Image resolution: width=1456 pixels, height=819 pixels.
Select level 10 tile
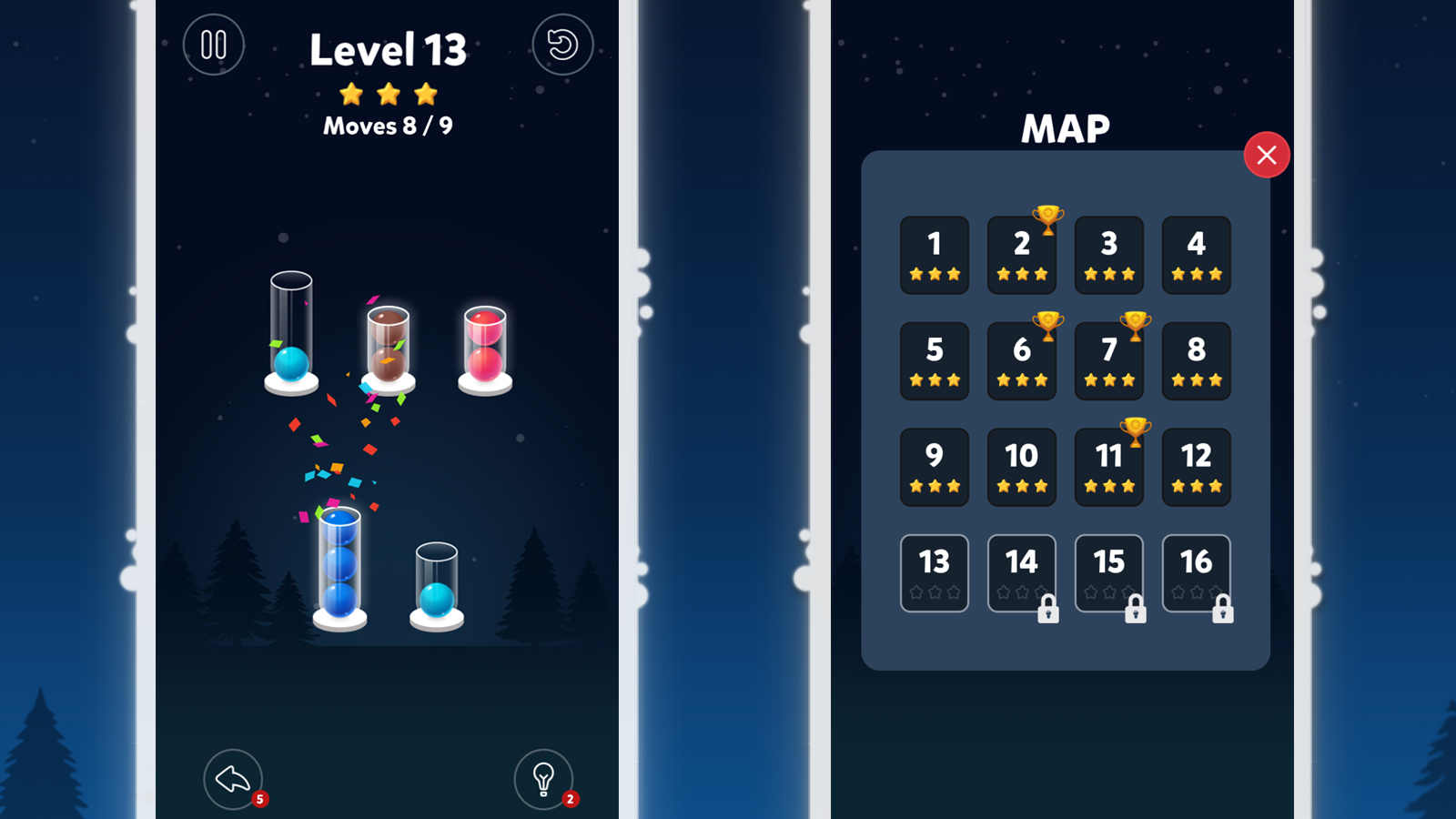[1022, 467]
